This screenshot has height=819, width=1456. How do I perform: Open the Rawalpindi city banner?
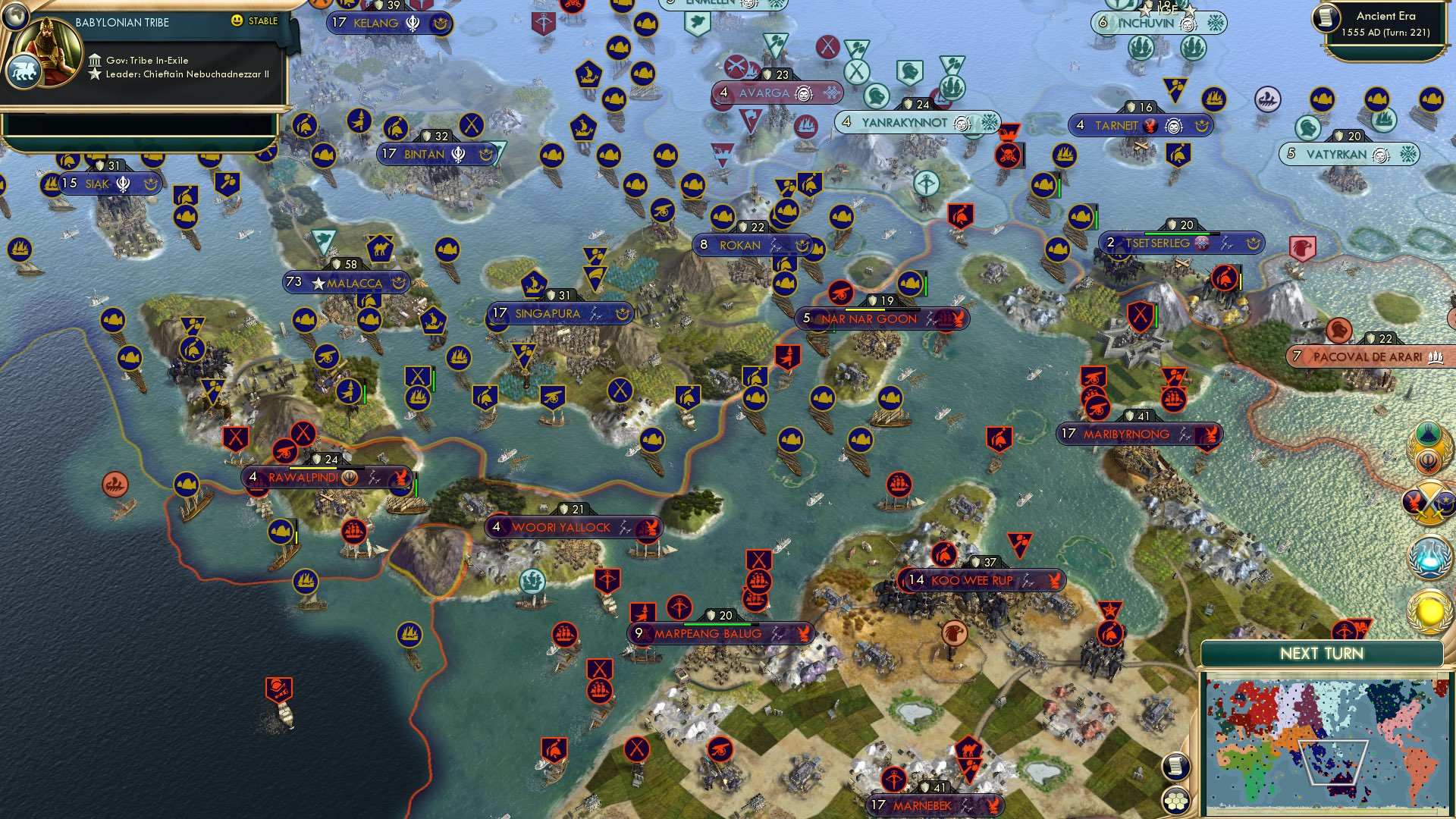326,477
